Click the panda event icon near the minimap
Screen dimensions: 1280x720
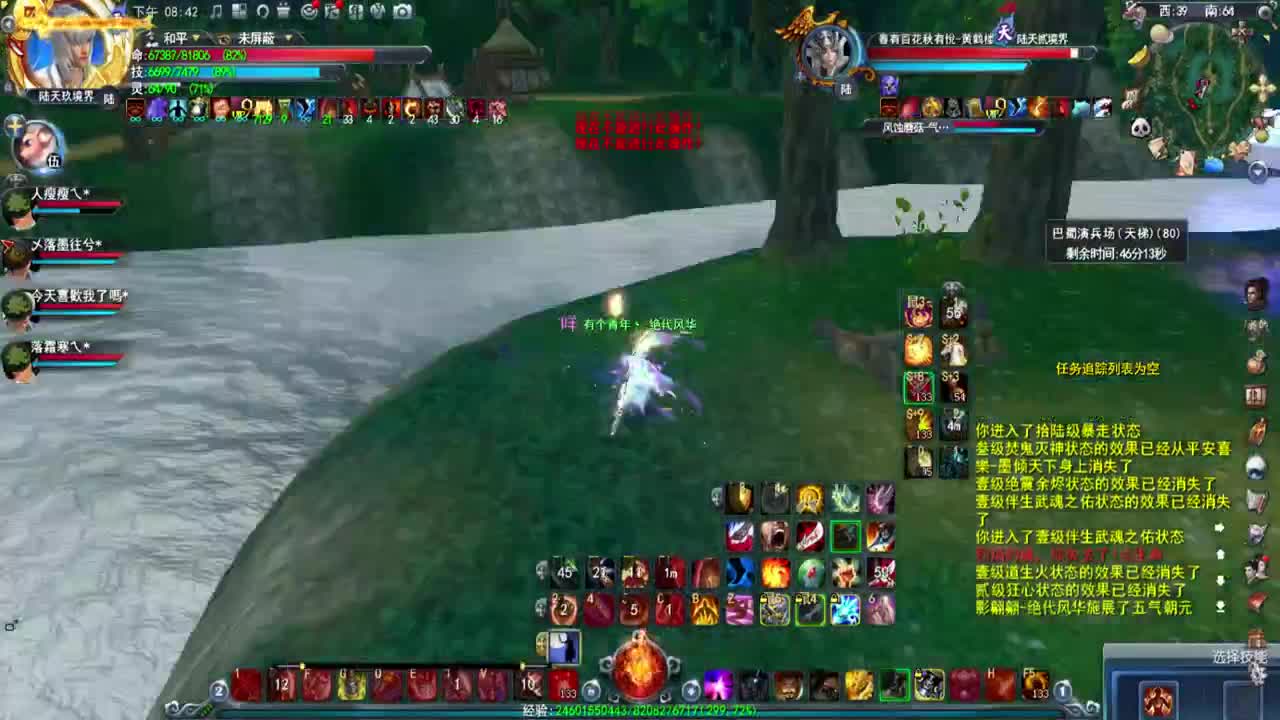pyautogui.click(x=1139, y=127)
